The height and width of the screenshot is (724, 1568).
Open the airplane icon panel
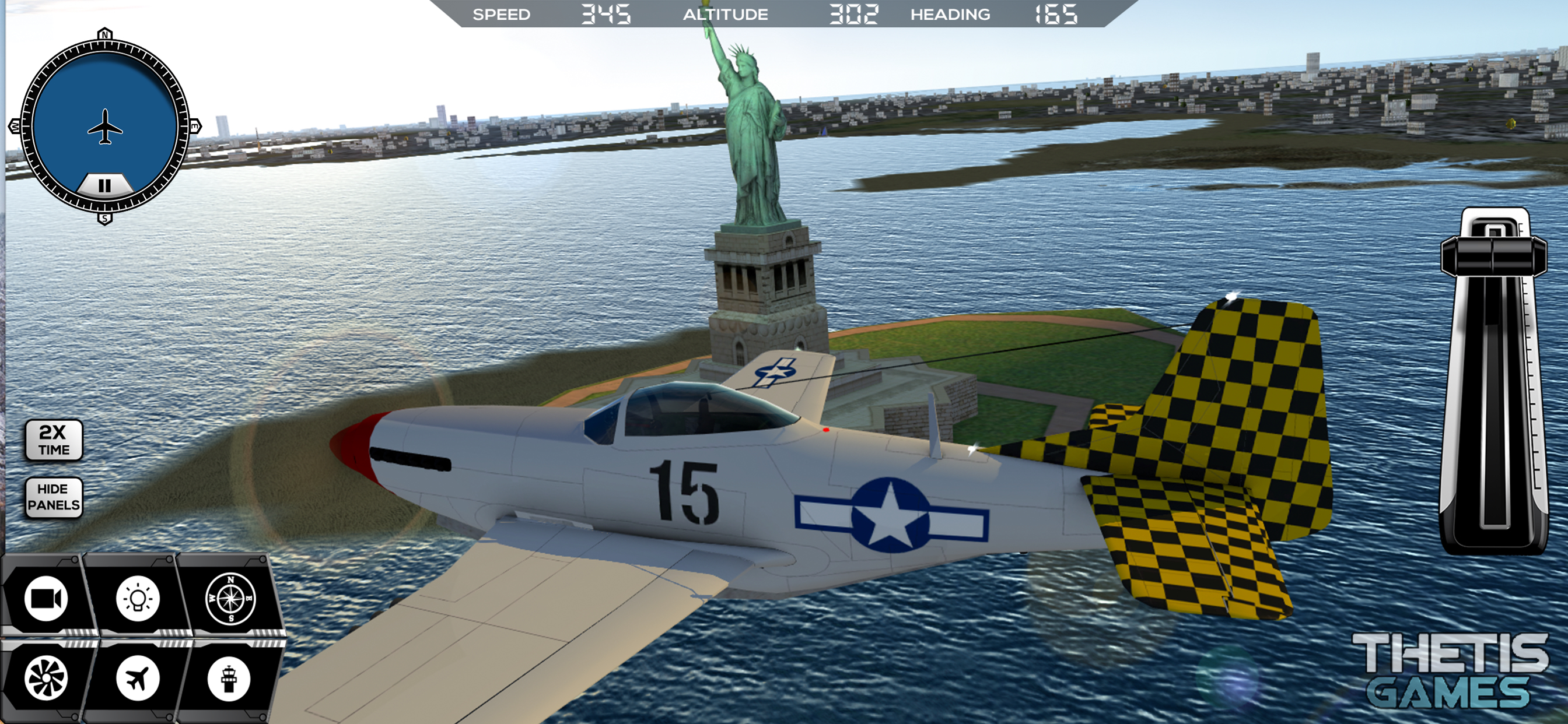138,678
